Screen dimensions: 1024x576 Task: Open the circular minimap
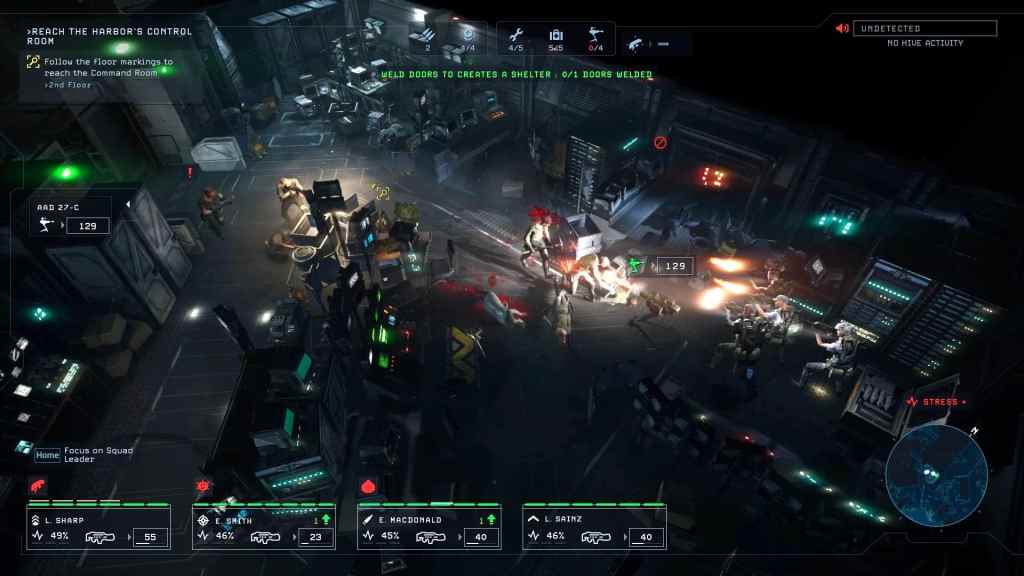click(x=936, y=476)
